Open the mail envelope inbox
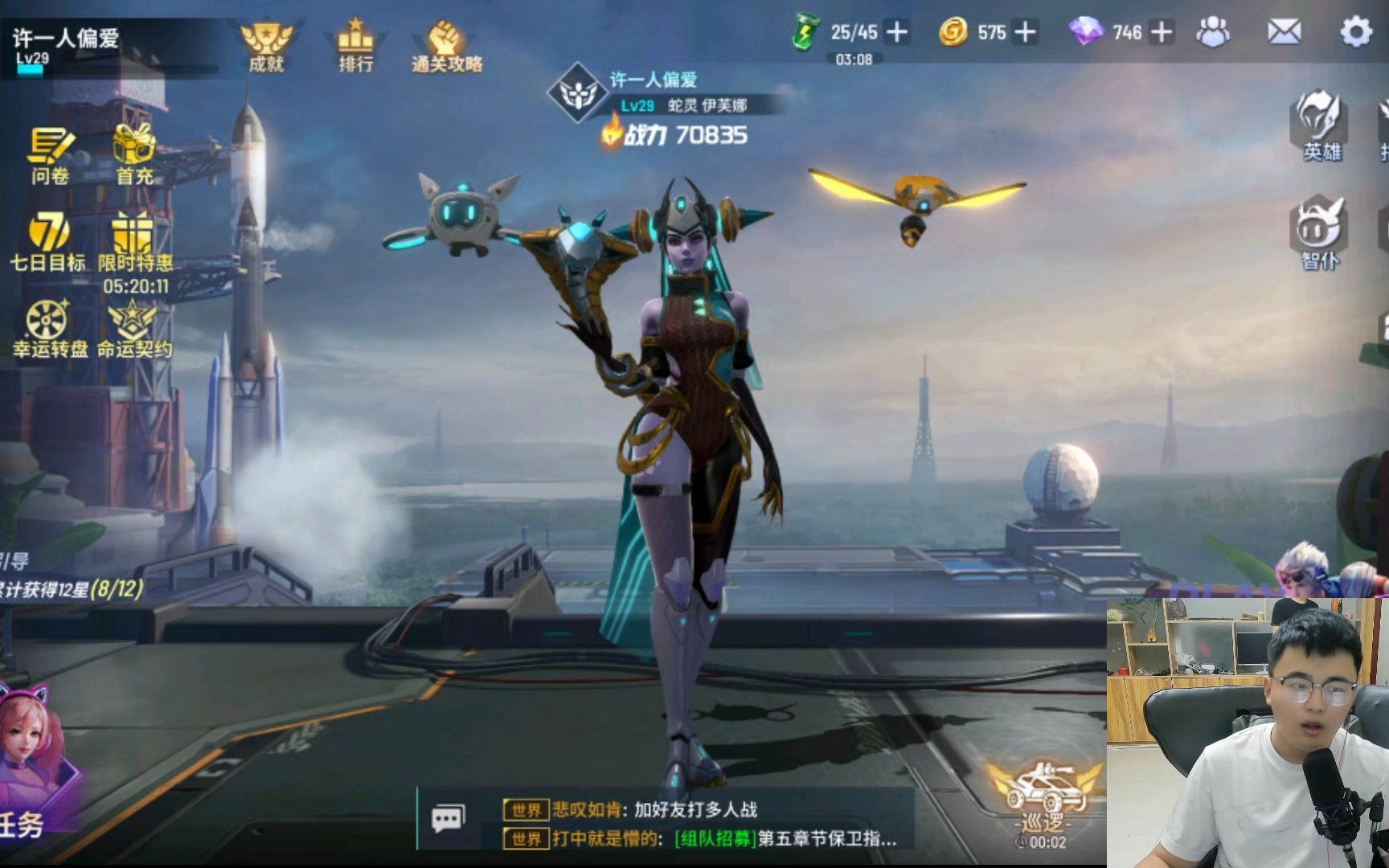 click(x=1284, y=32)
